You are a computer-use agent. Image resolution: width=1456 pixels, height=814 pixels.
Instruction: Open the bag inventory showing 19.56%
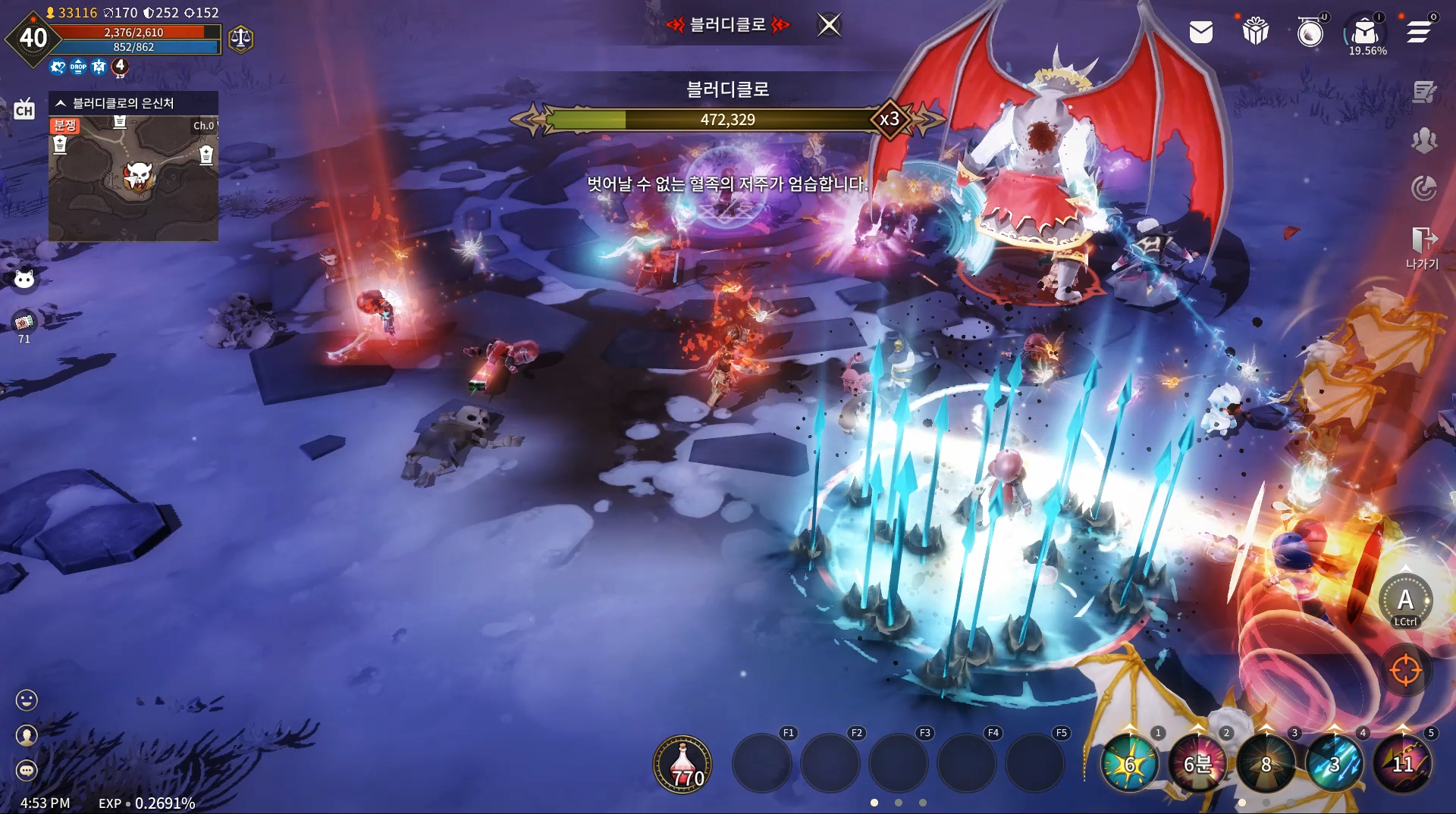tap(1365, 33)
